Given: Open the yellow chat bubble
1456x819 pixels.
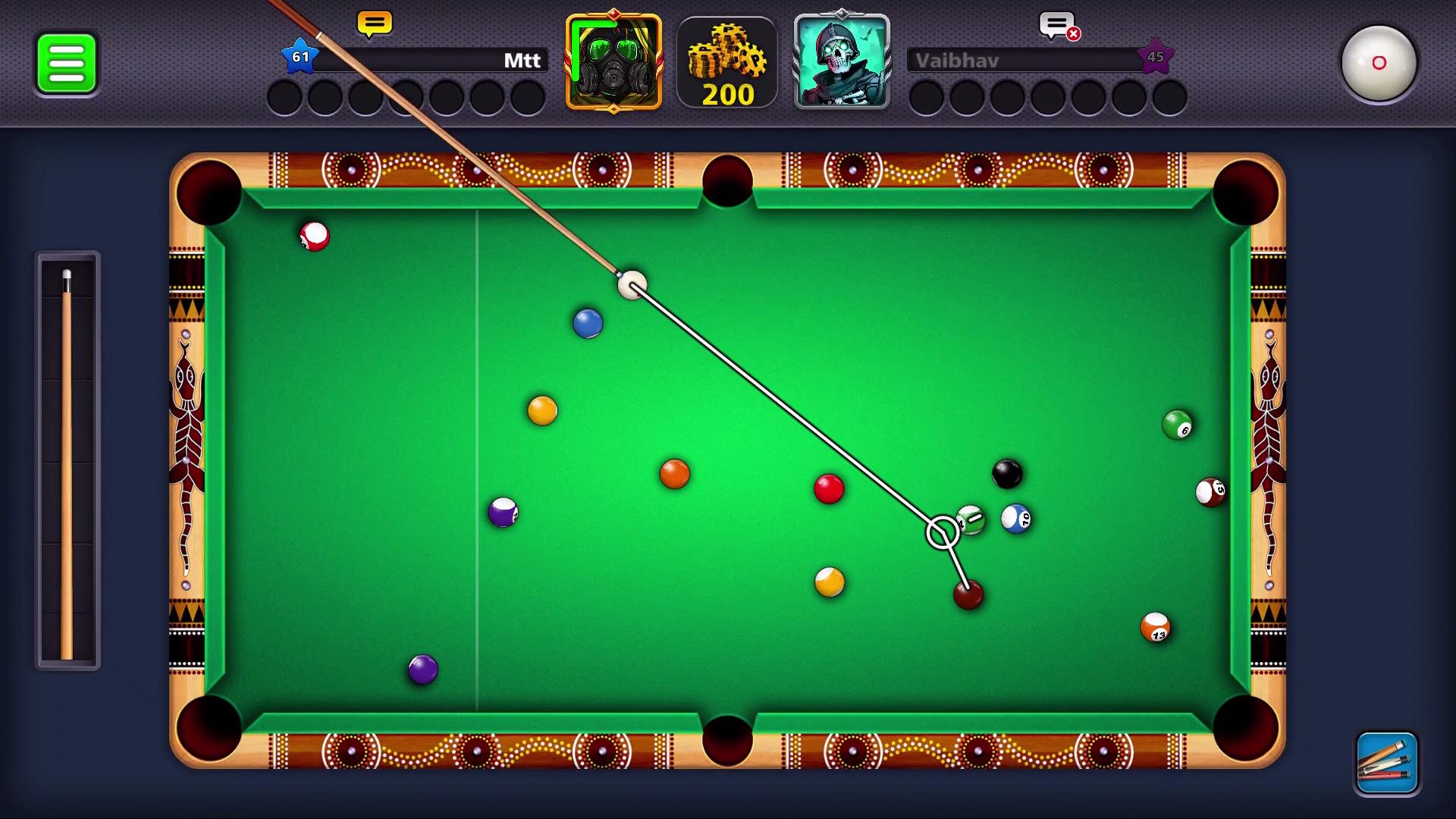Looking at the screenshot, I should (375, 24).
